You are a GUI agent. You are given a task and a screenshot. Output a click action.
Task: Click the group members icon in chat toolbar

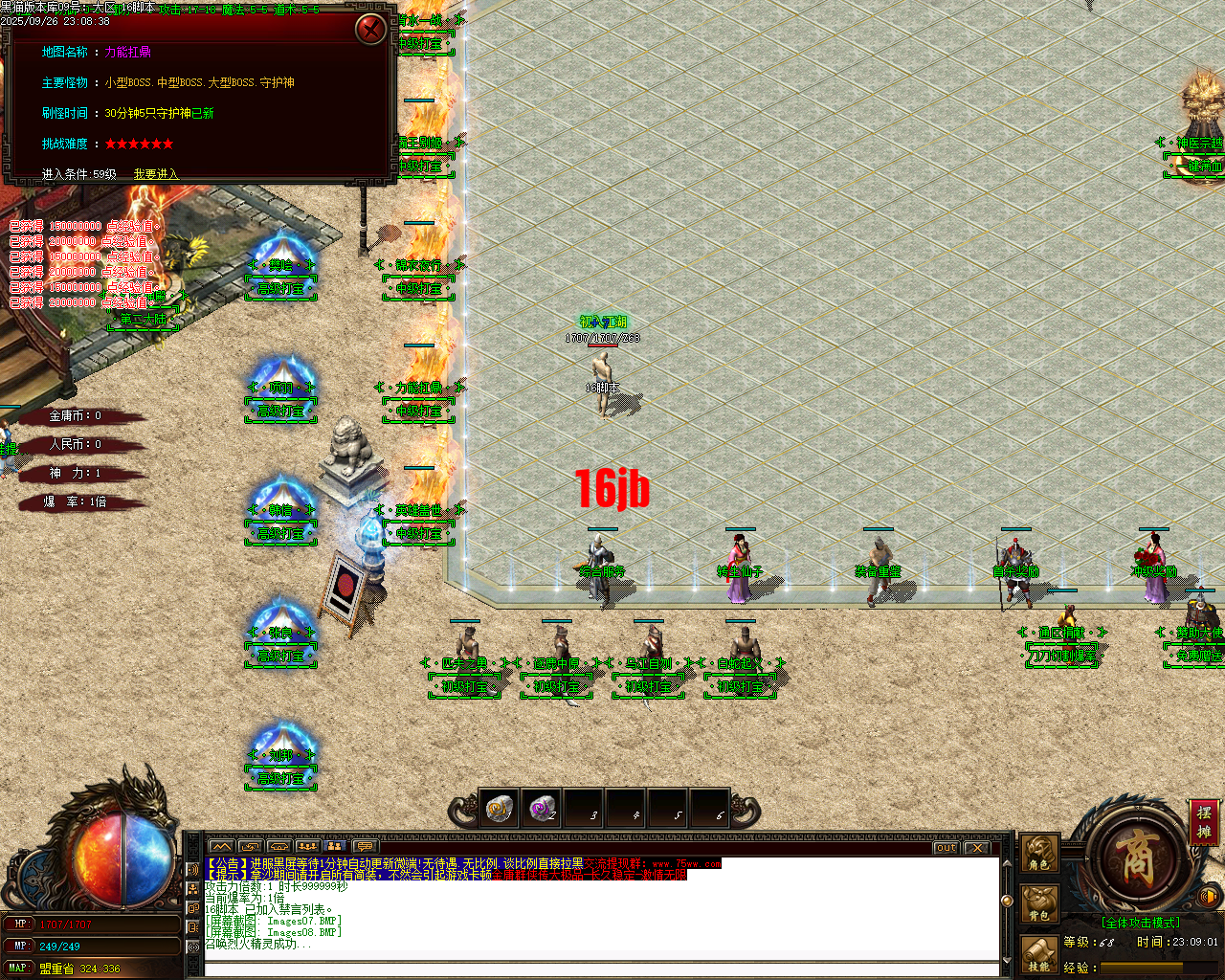point(306,846)
